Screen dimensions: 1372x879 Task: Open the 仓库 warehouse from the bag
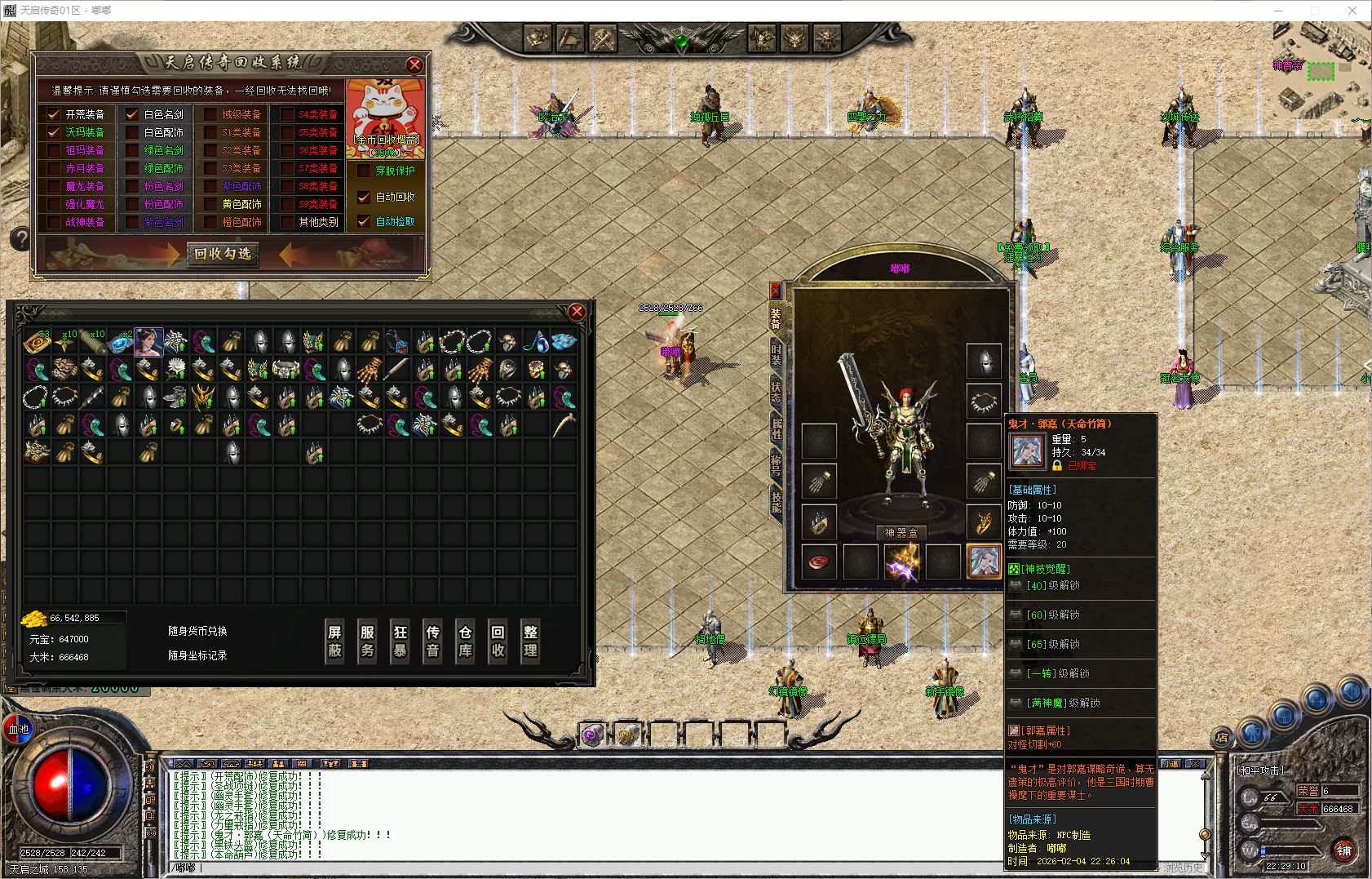(x=465, y=641)
